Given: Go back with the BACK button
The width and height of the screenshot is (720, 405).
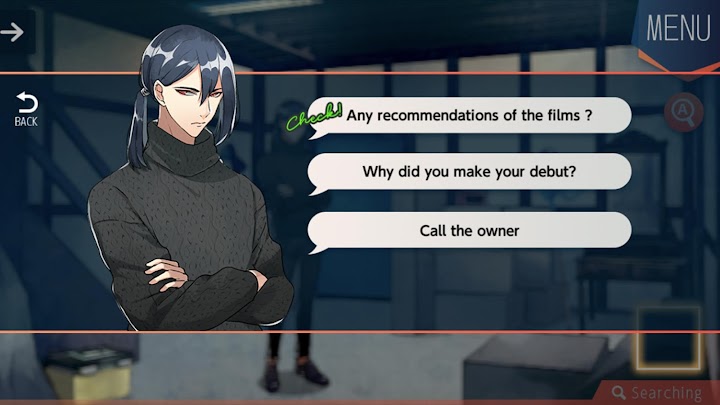Looking at the screenshot, I should tap(26, 109).
